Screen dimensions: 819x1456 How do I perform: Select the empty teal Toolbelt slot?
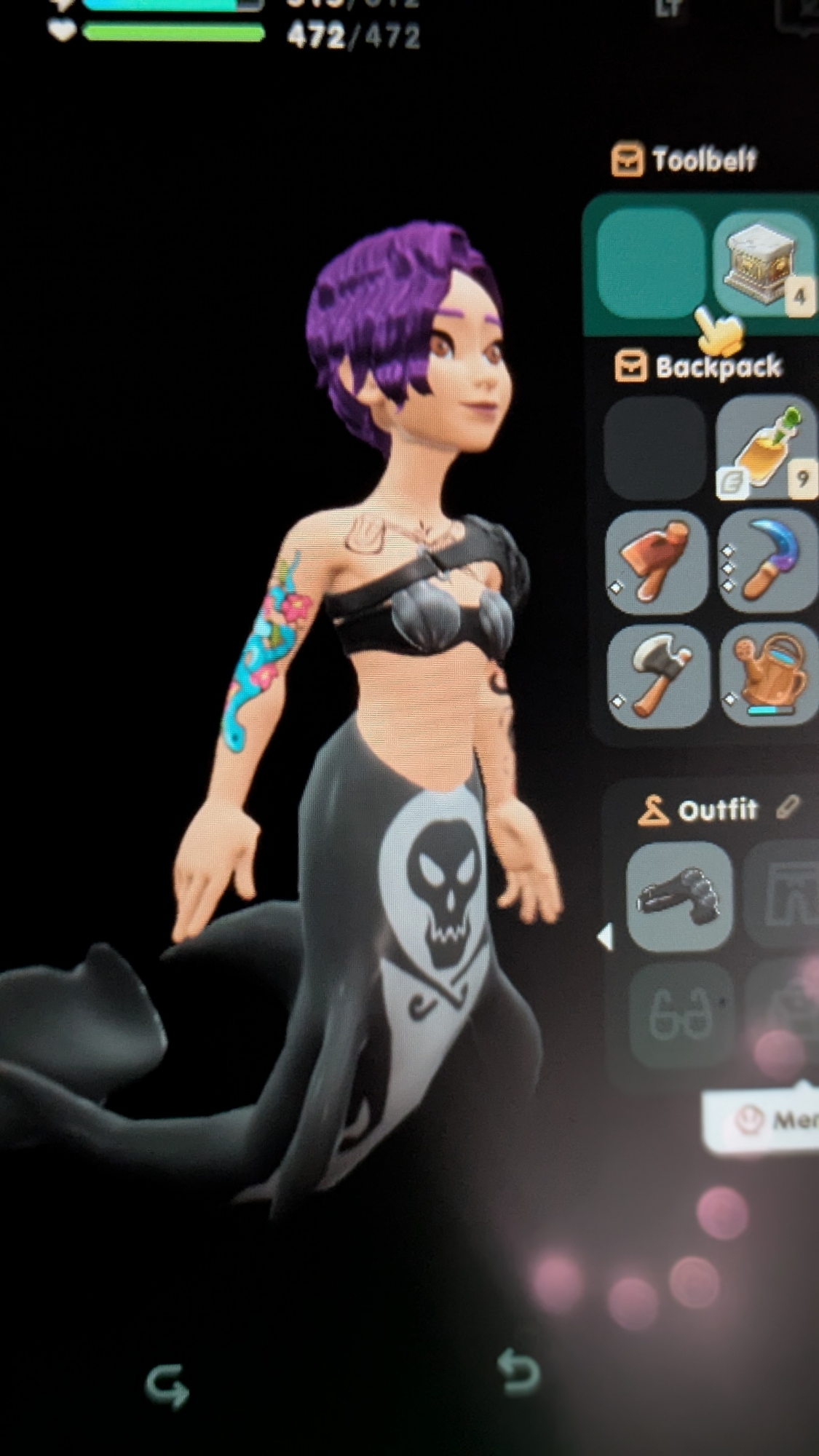coord(650,264)
